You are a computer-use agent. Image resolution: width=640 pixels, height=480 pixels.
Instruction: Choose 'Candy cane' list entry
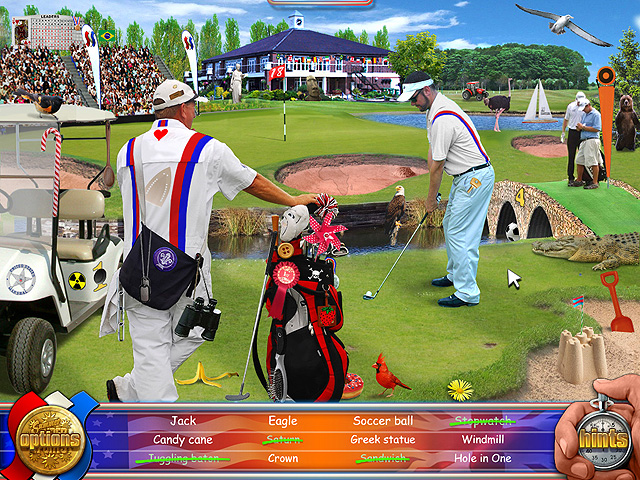[182, 440]
